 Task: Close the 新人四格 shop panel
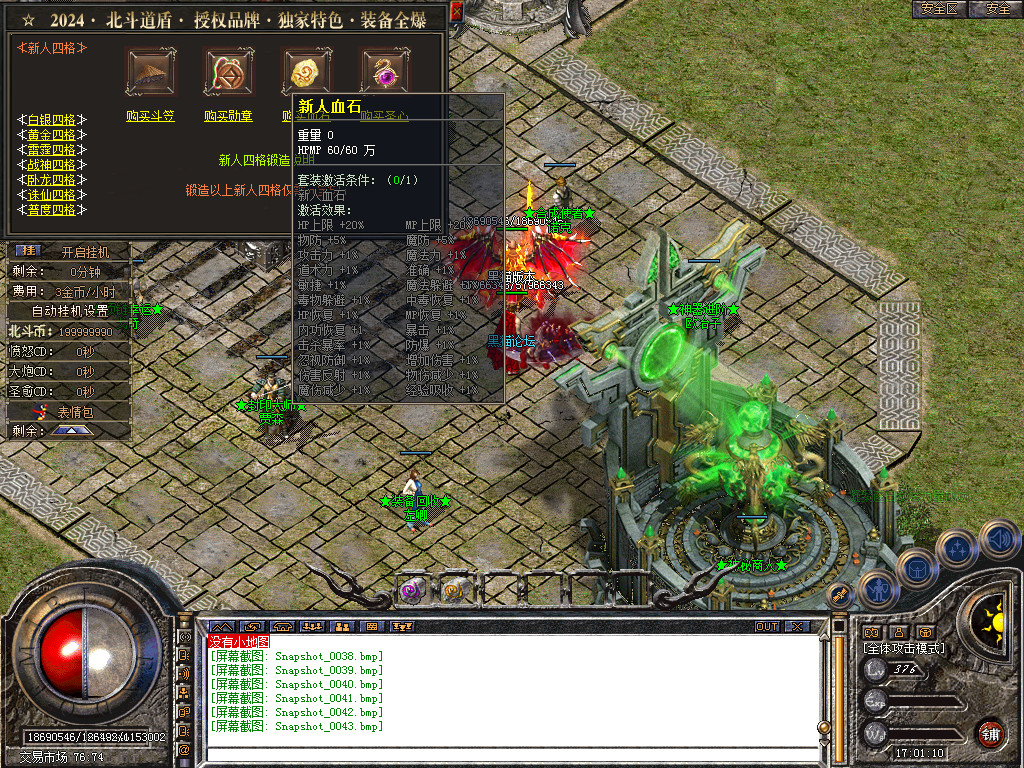[456, 11]
